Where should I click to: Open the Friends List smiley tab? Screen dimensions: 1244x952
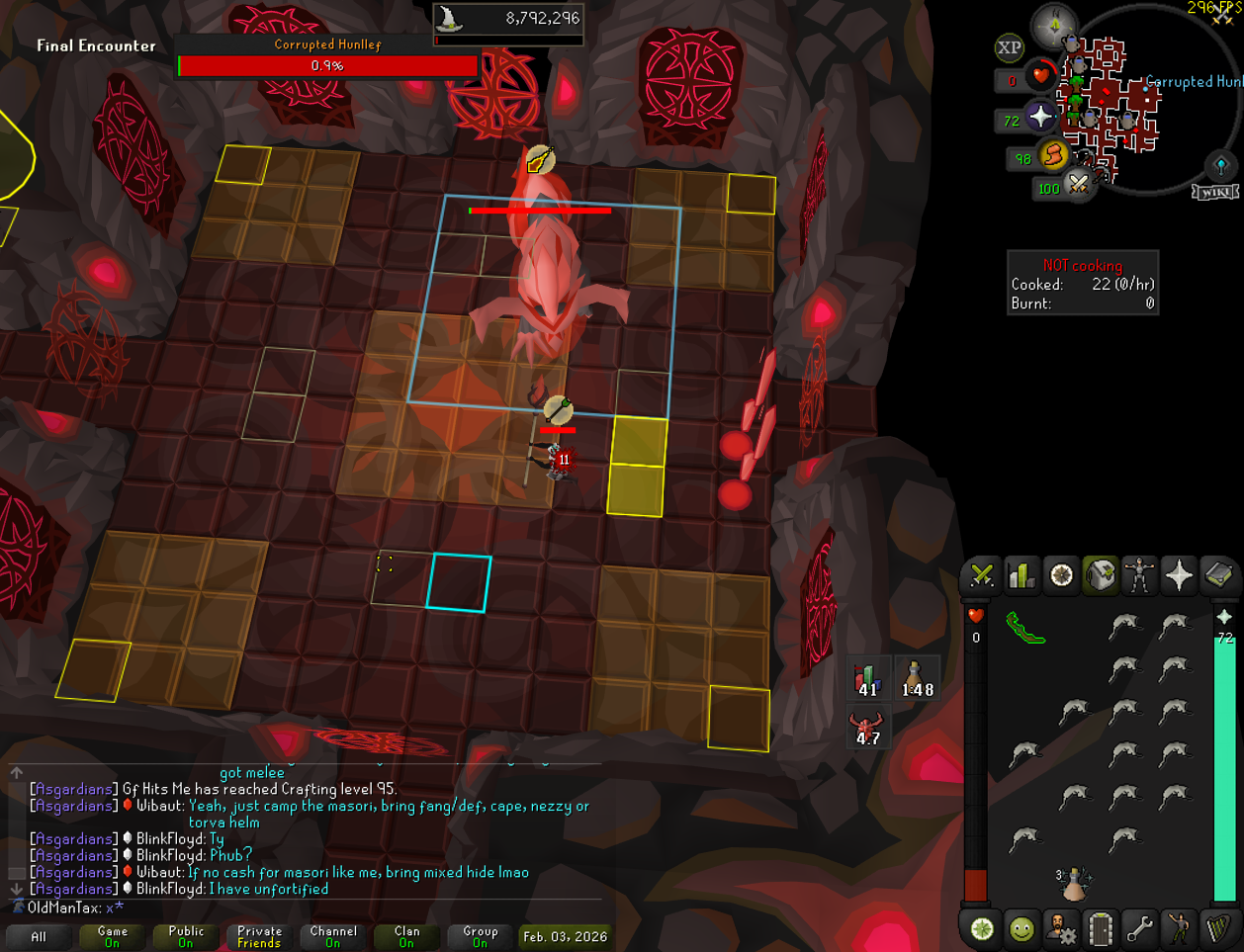[x=1022, y=929]
